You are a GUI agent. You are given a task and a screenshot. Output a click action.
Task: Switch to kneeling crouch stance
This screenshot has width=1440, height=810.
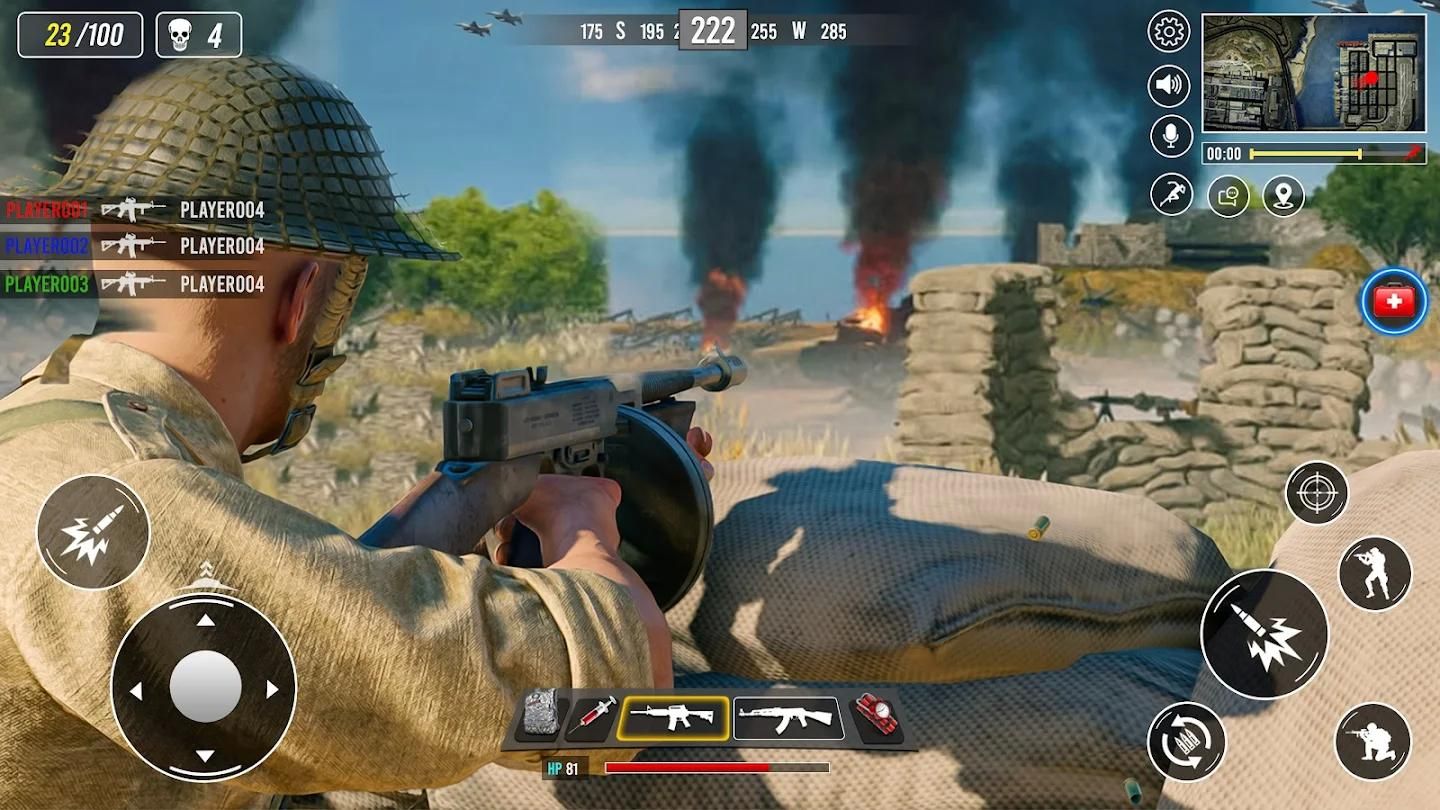1372,741
